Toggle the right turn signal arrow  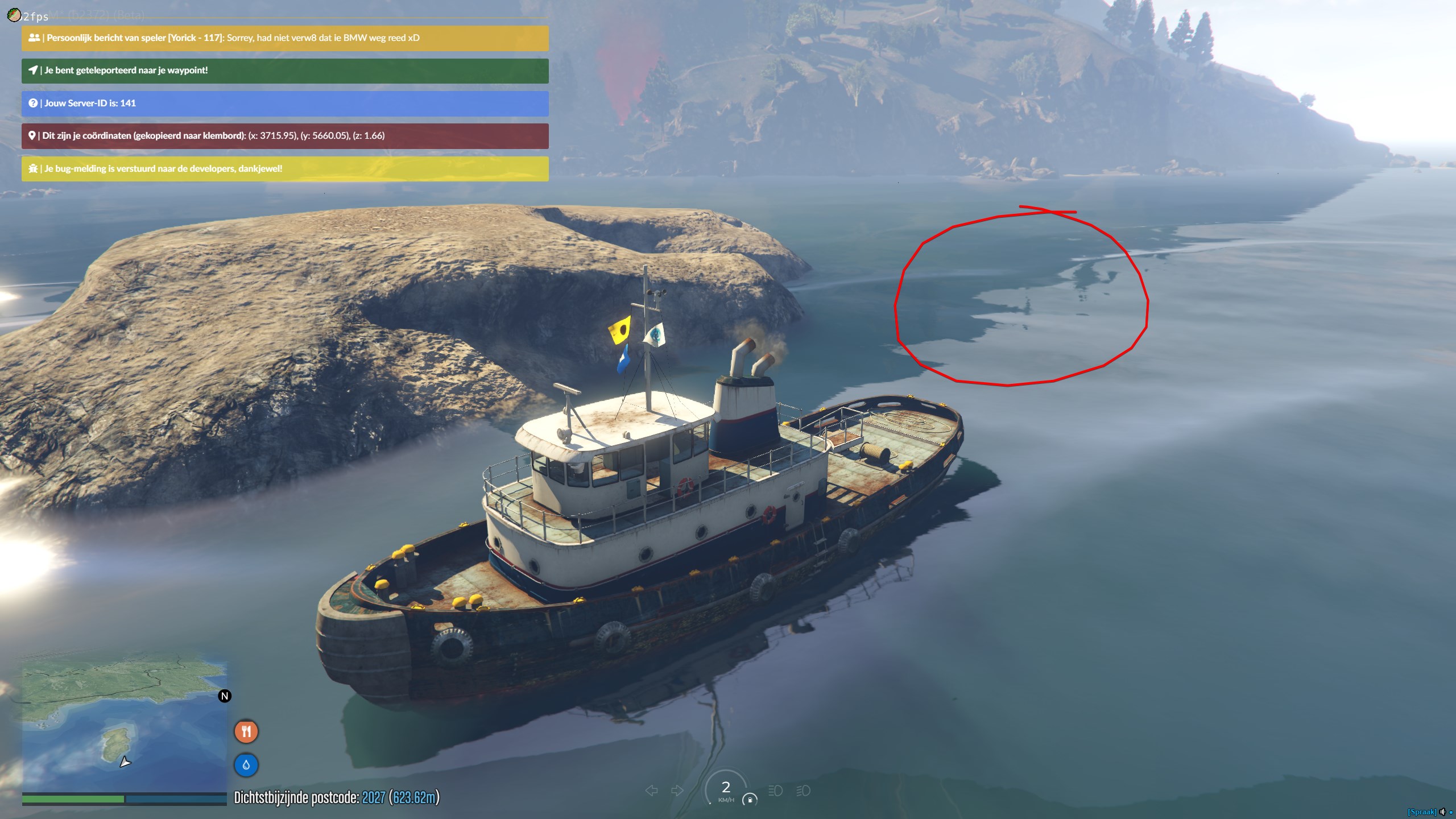[677, 791]
